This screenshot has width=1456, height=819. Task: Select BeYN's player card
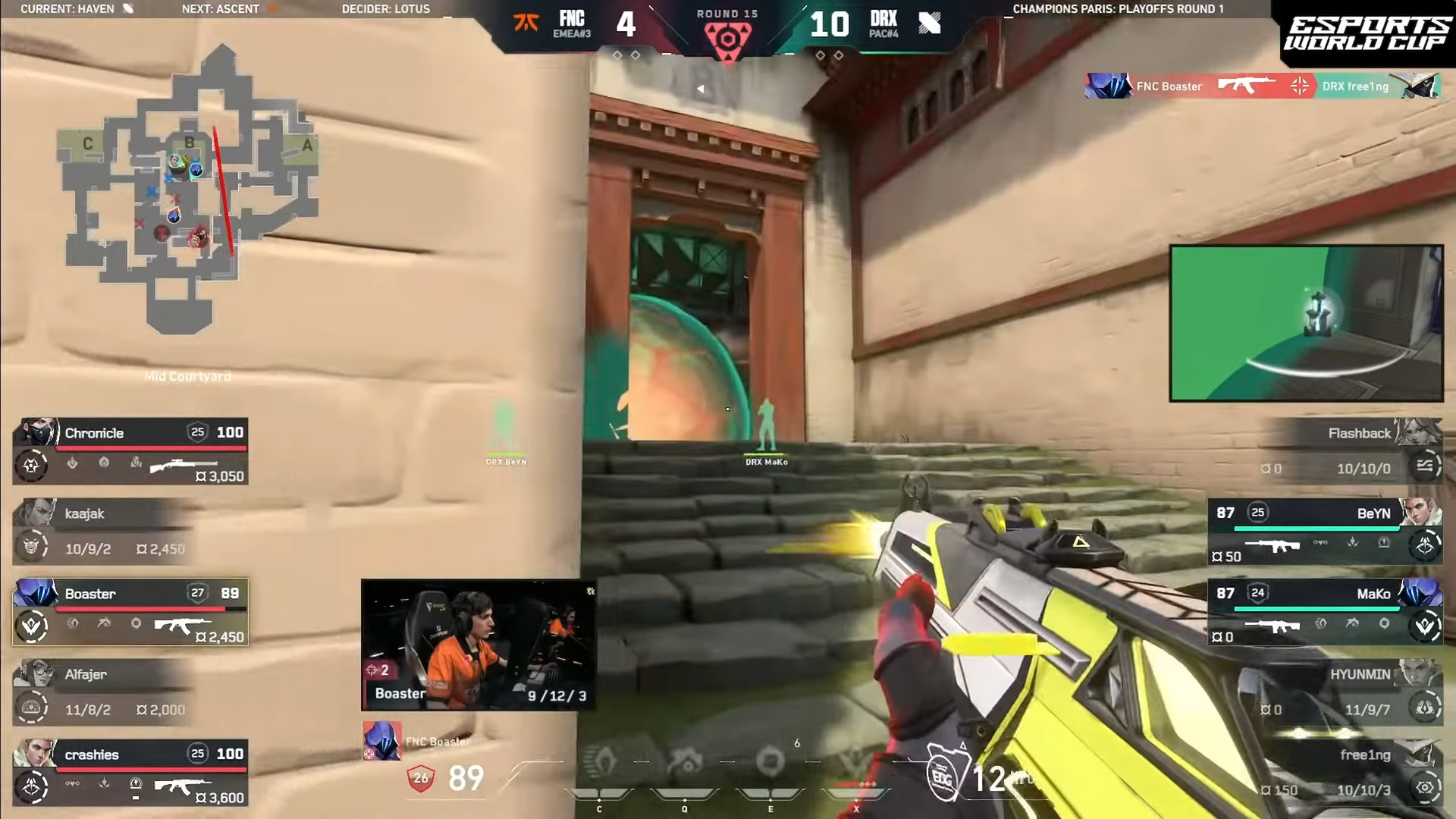pyautogui.click(x=1326, y=531)
